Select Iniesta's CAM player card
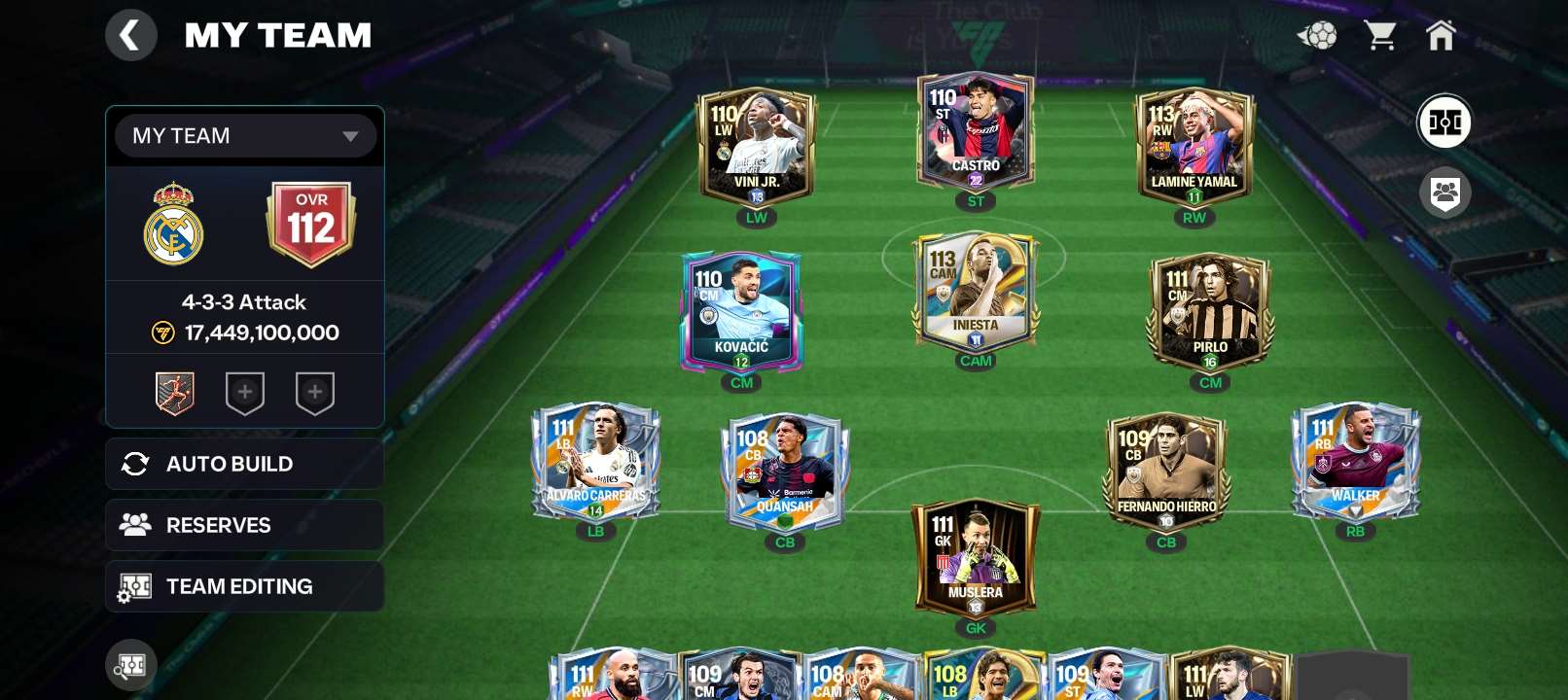 [x=975, y=292]
